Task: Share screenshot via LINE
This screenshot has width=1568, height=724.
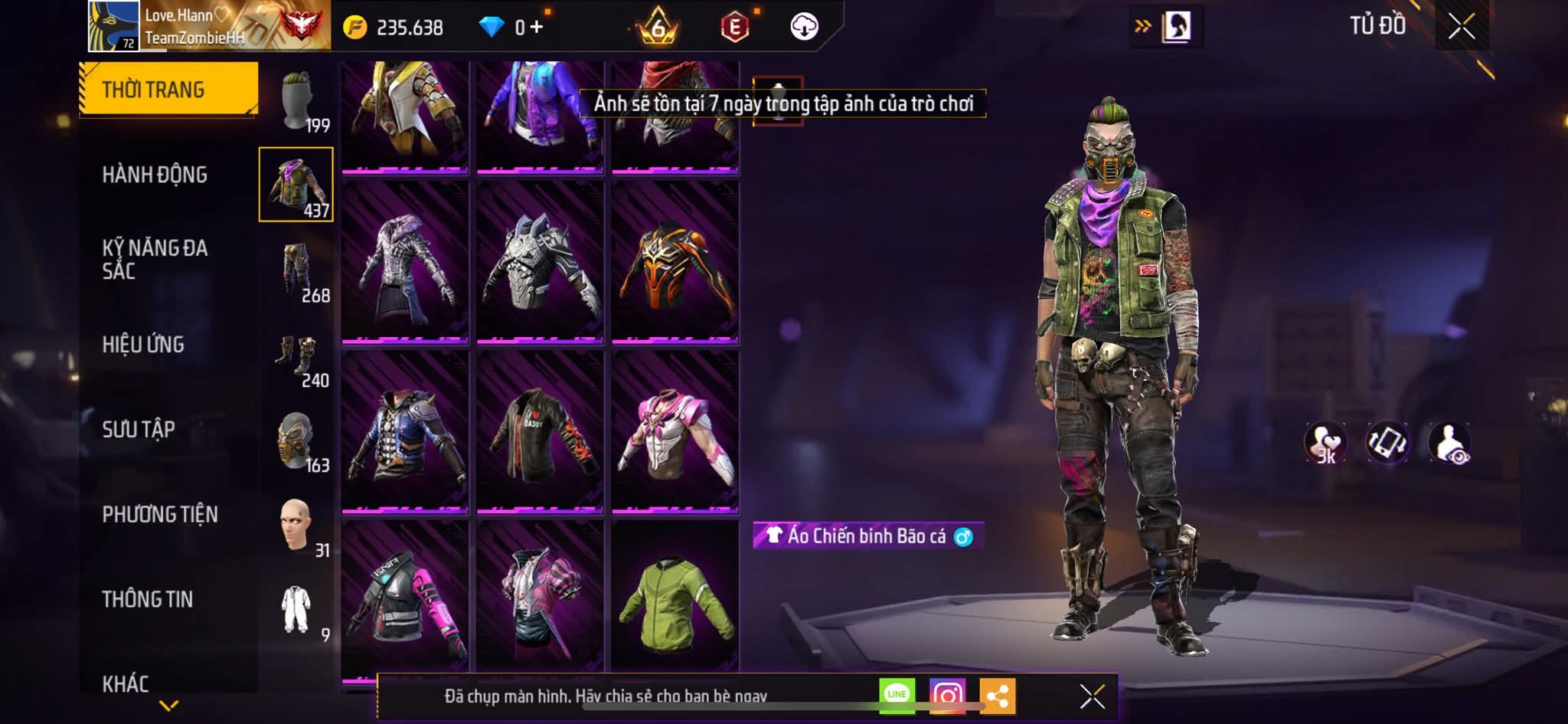Action: (x=897, y=695)
